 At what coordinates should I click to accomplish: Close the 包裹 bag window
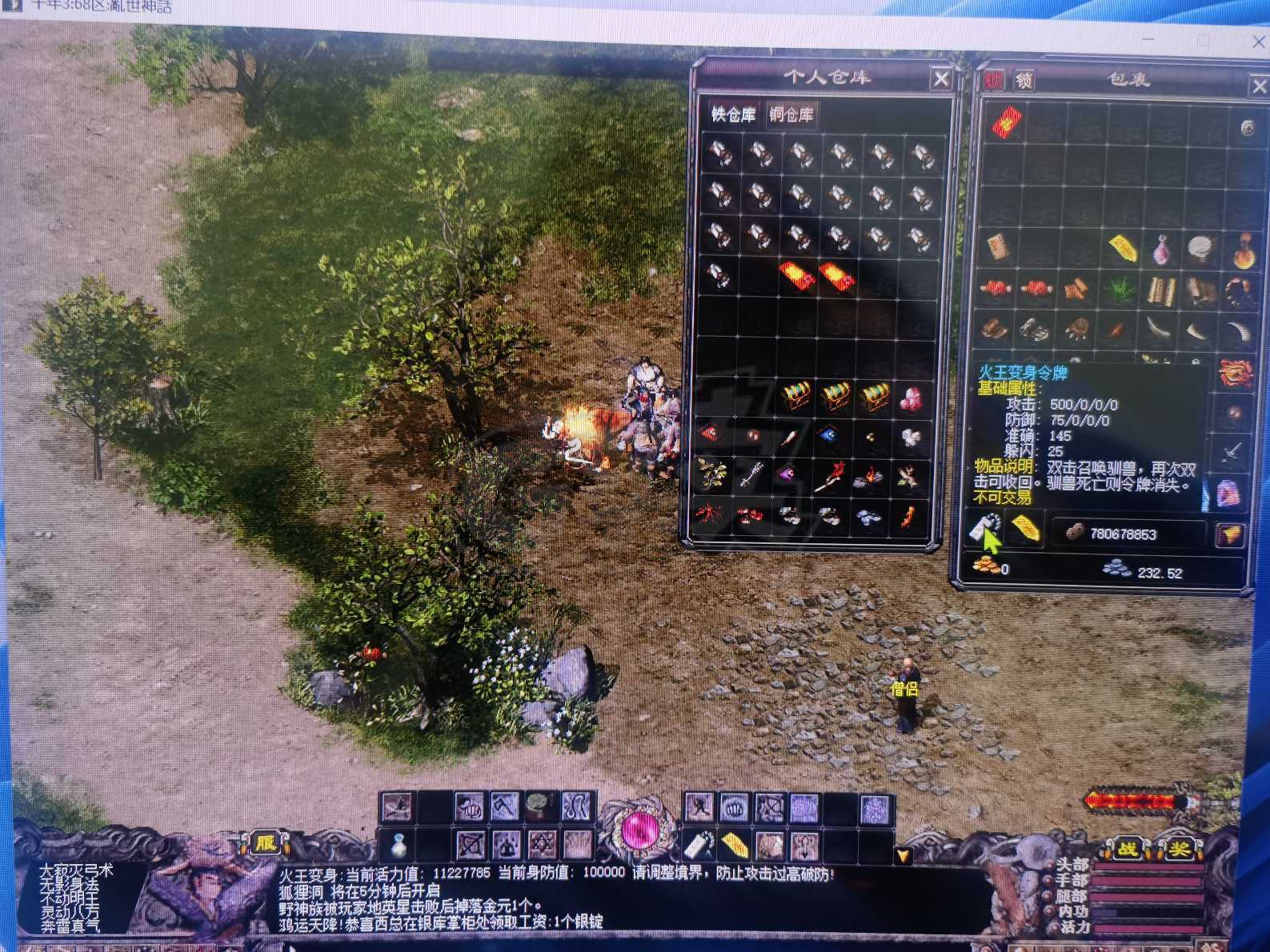click(1257, 86)
